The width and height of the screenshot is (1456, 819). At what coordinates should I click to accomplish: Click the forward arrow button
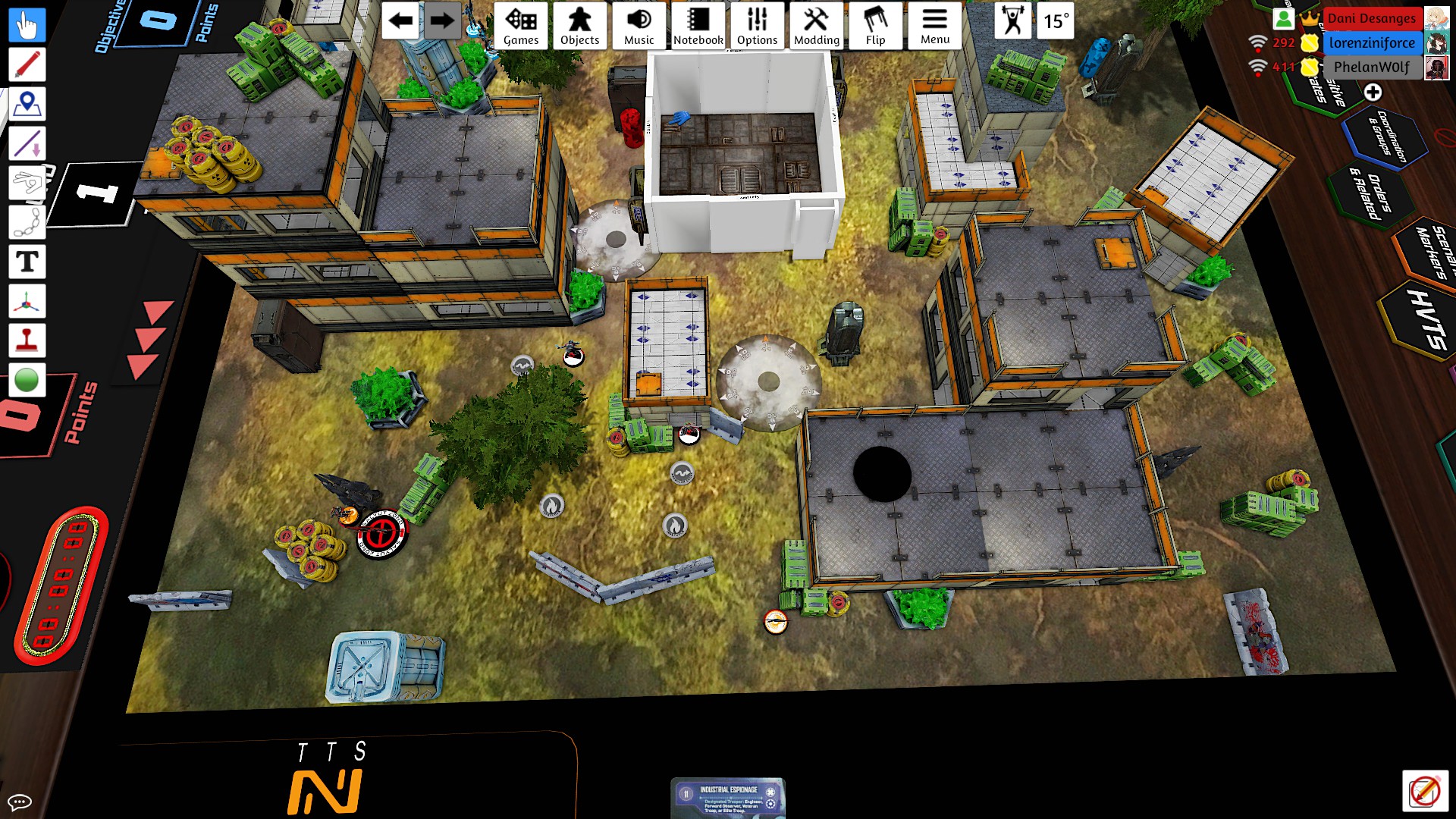pos(441,21)
